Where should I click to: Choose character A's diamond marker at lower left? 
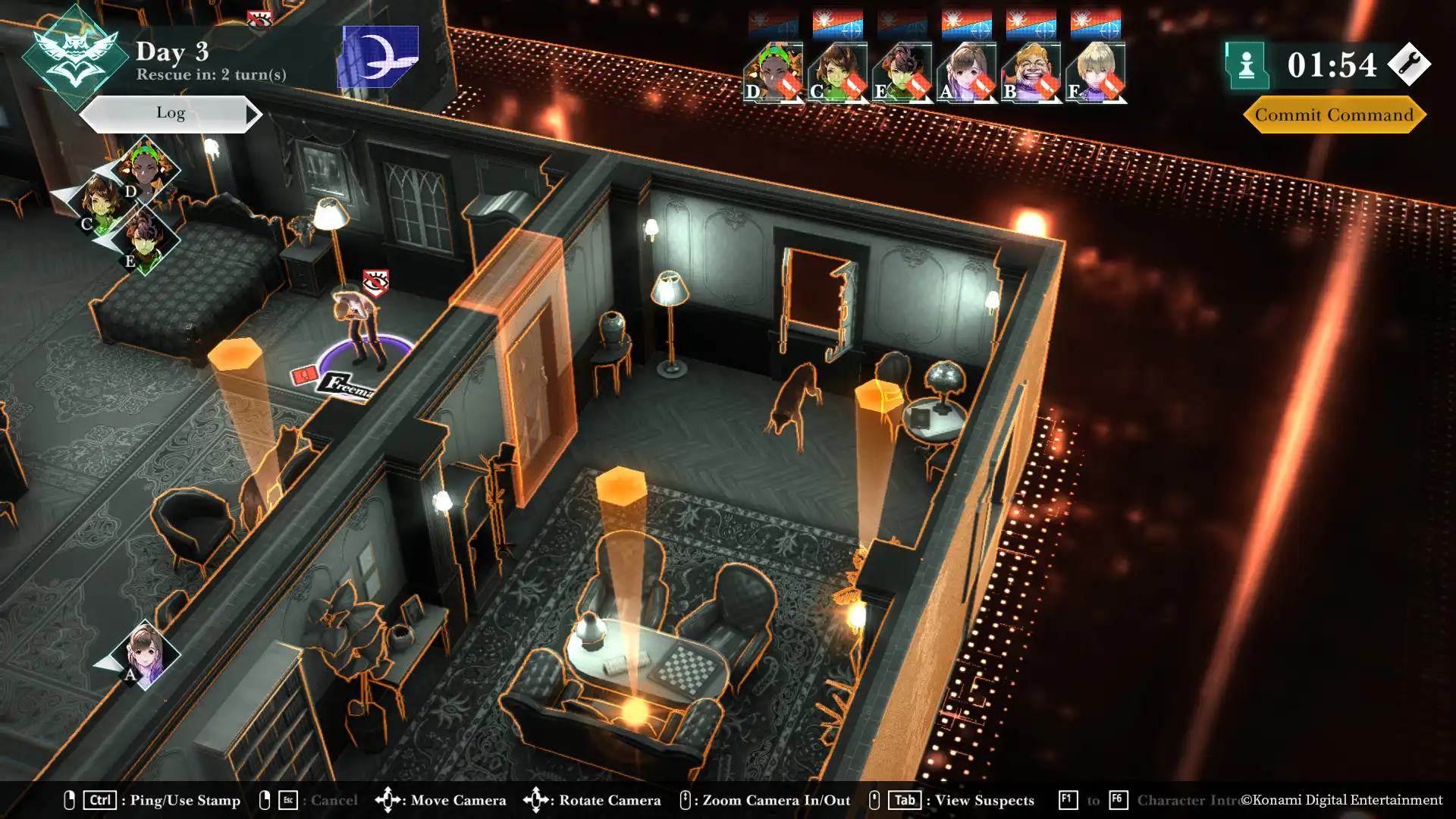144,654
